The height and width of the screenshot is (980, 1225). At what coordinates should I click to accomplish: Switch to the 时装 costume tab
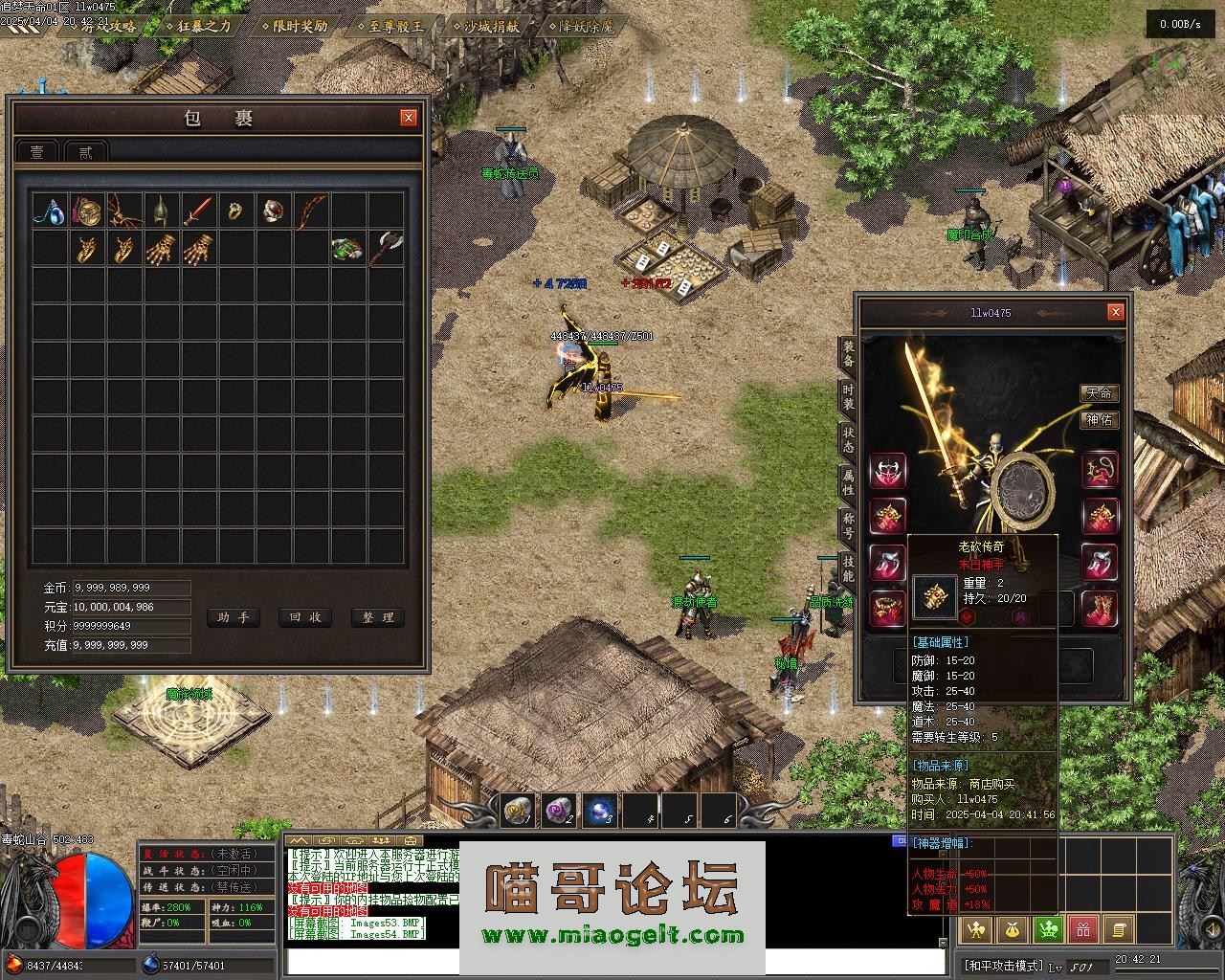(848, 397)
